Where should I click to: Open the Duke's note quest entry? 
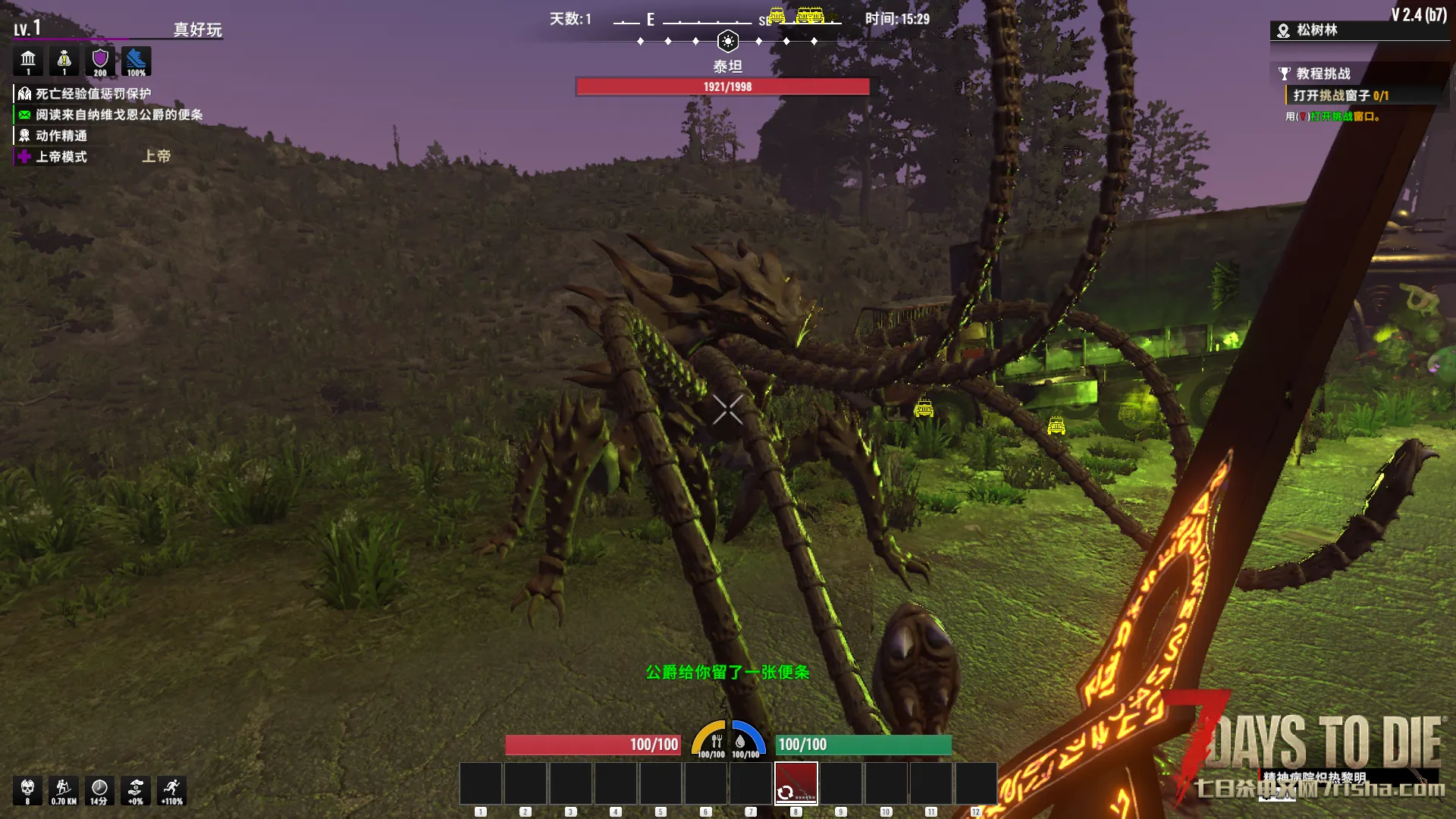(118, 115)
